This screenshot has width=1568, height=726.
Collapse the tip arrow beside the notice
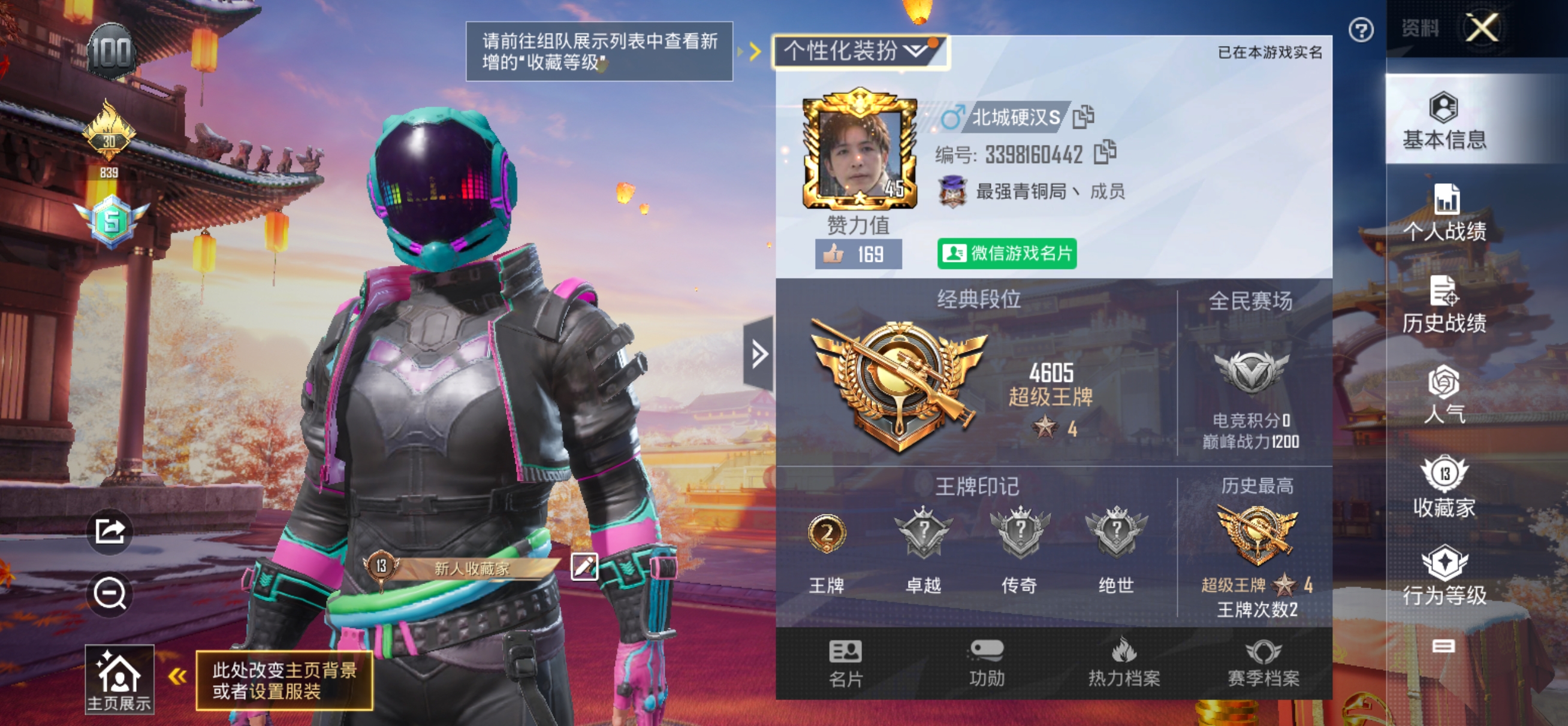click(x=755, y=52)
